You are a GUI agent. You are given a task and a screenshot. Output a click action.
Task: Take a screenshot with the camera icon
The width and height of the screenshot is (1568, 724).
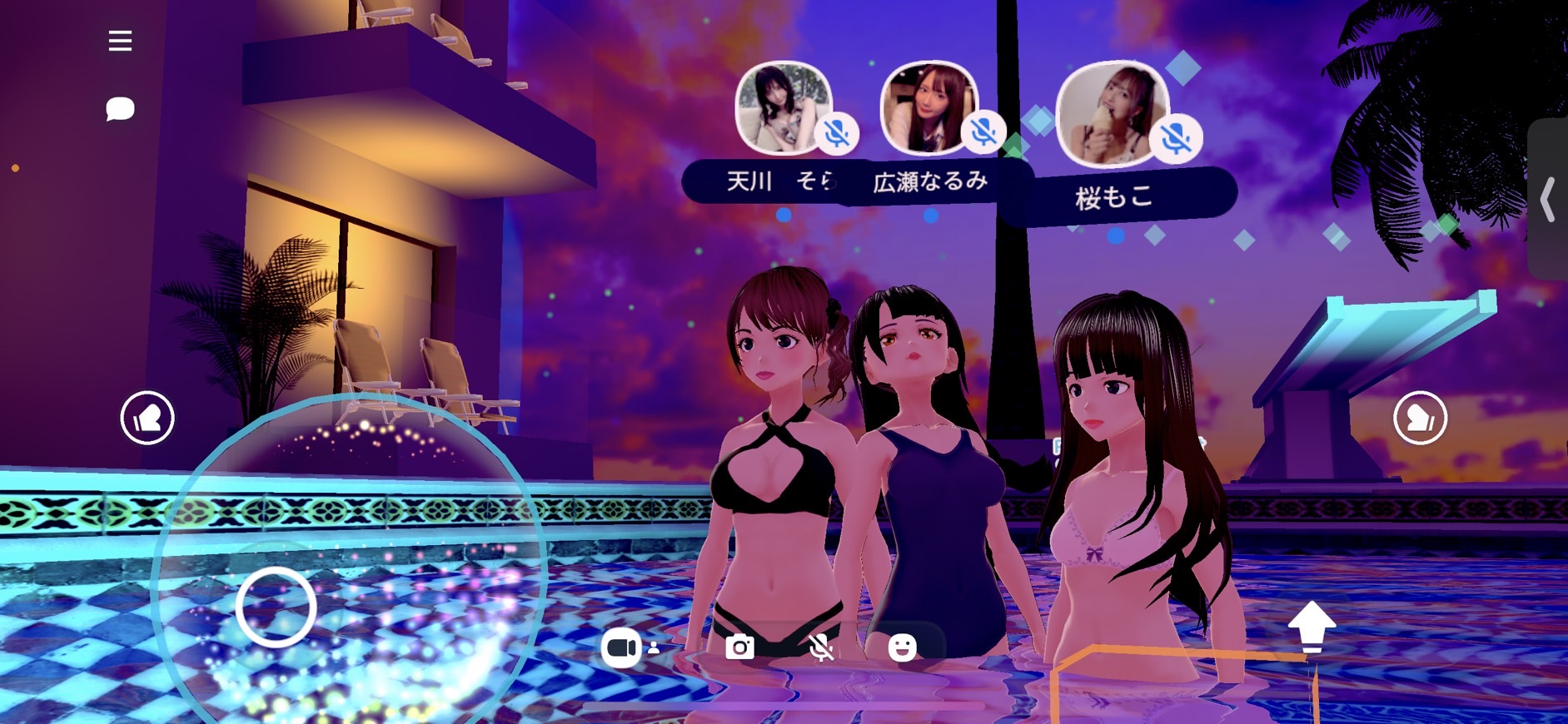click(739, 647)
